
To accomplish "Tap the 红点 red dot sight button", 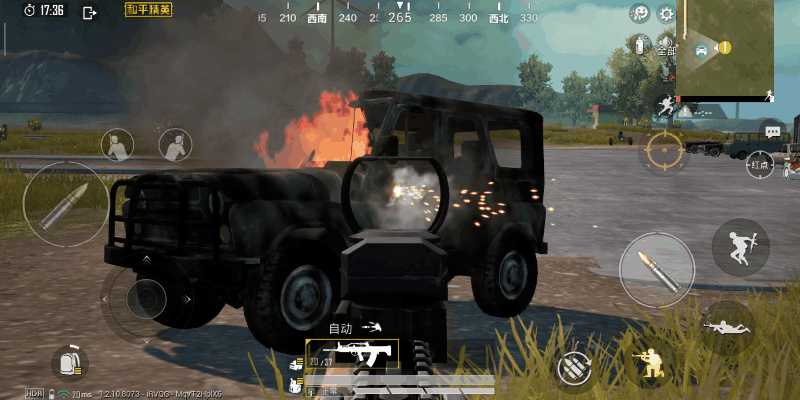I will click(760, 165).
